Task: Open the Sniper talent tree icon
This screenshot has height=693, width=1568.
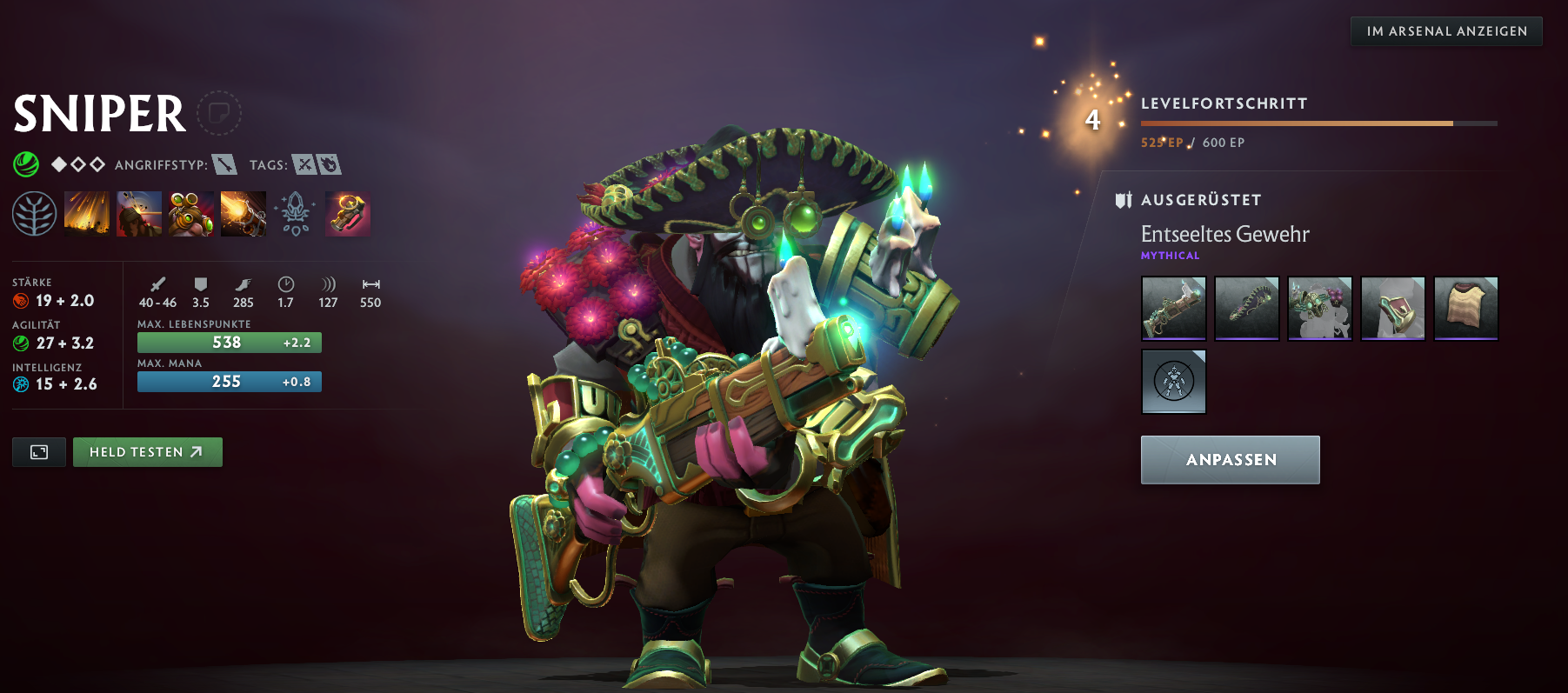Action: tap(36, 213)
